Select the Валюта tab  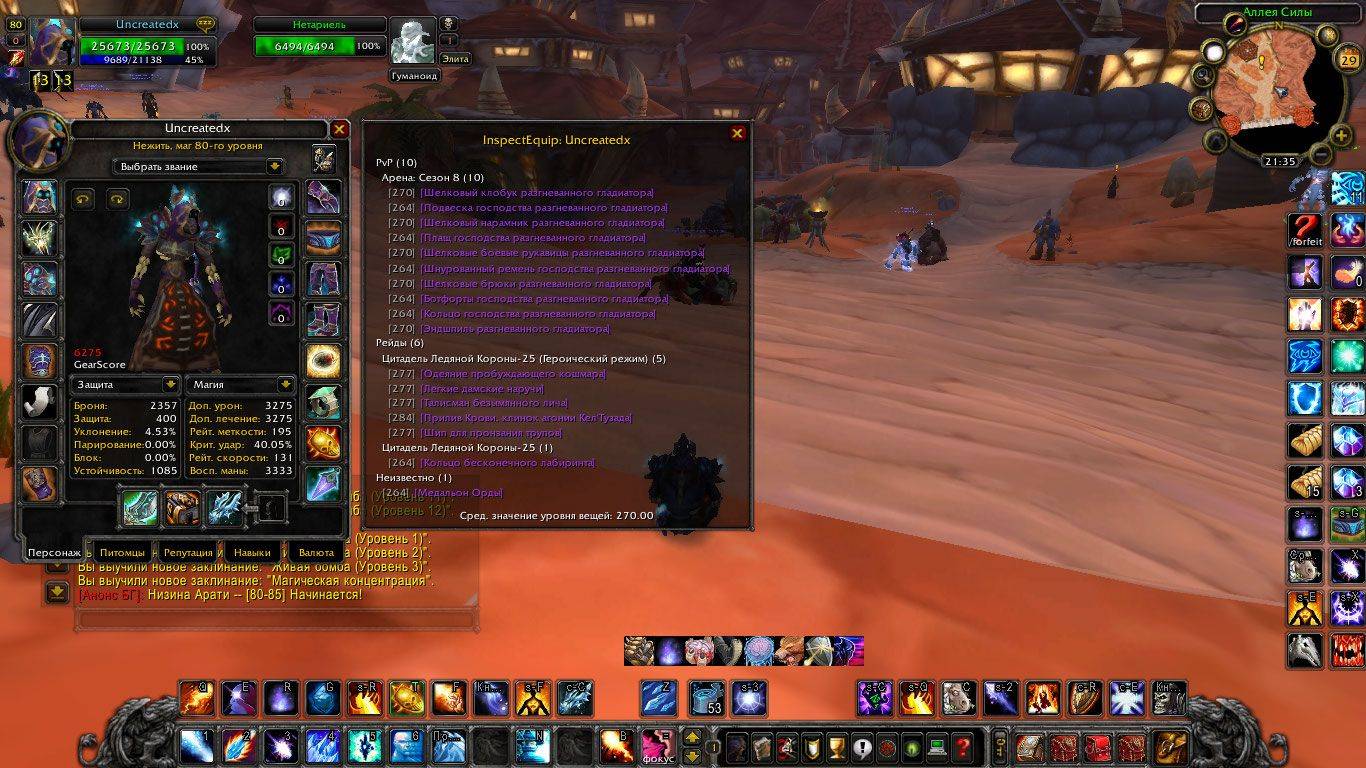(x=317, y=552)
